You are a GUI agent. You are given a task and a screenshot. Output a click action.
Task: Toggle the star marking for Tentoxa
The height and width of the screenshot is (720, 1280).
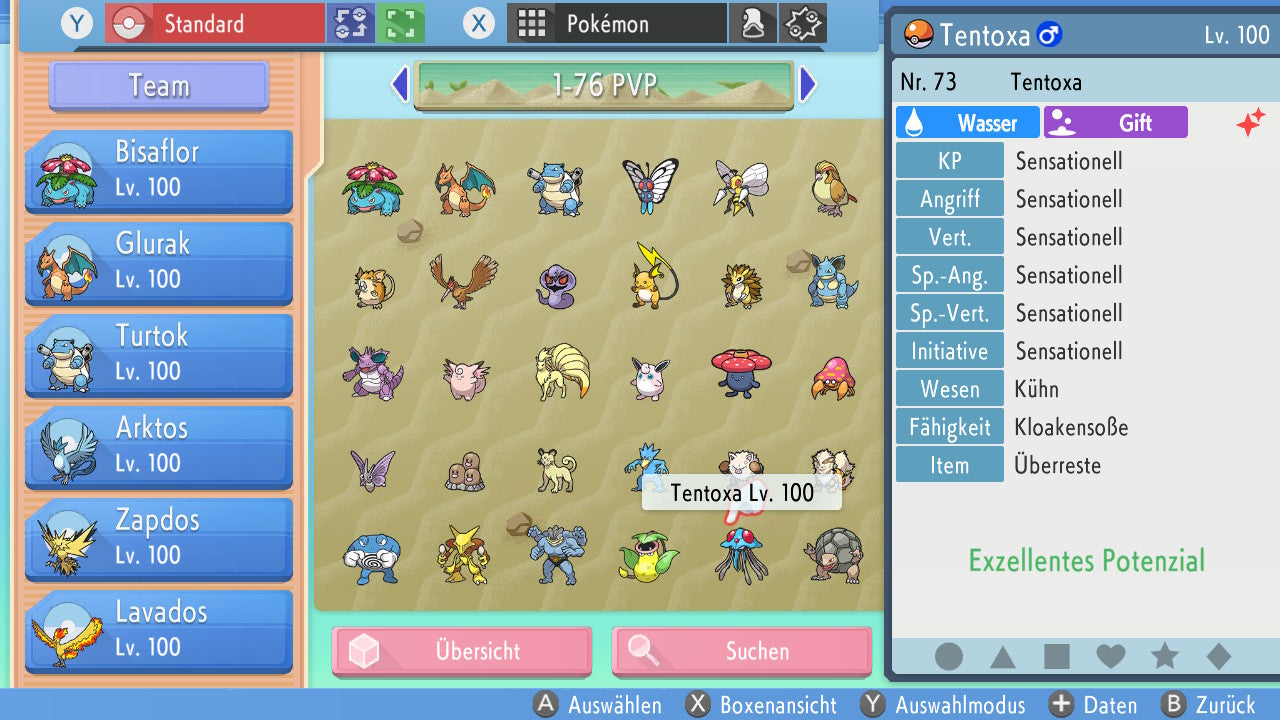(x=1164, y=656)
